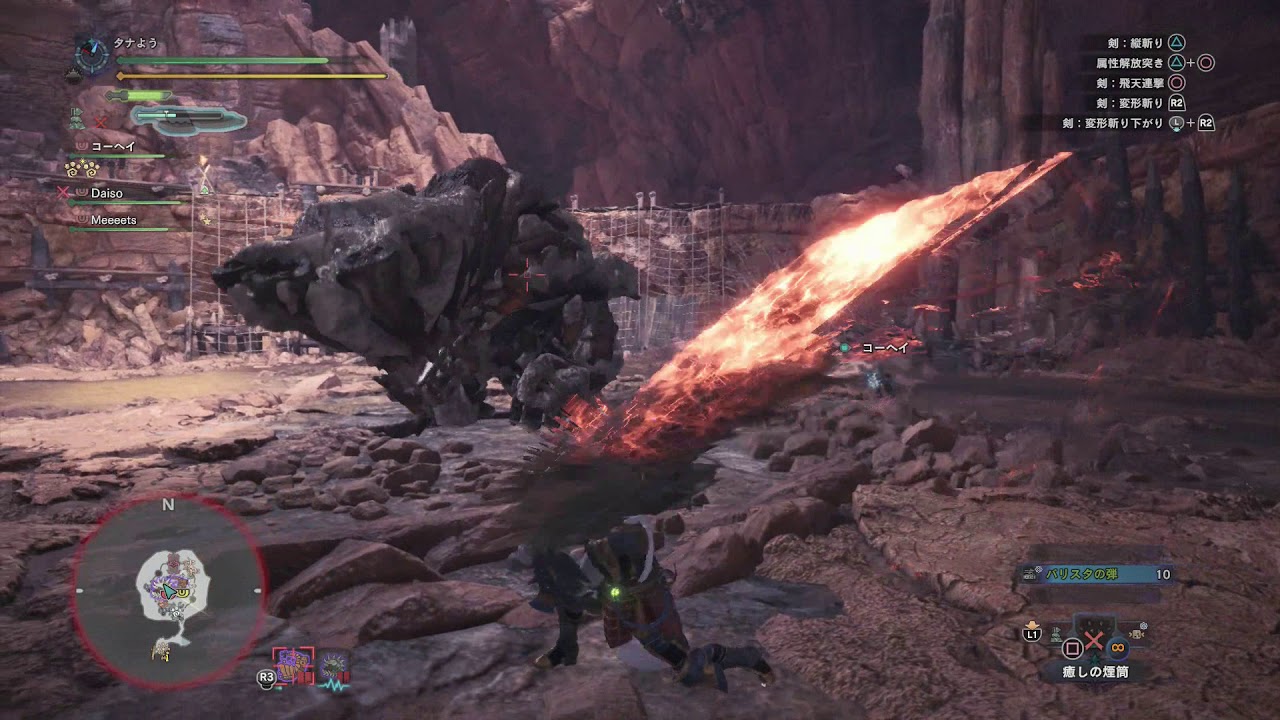This screenshot has width=1280, height=720.
Task: Select party member Meeeets in the player list
Action: [113, 219]
